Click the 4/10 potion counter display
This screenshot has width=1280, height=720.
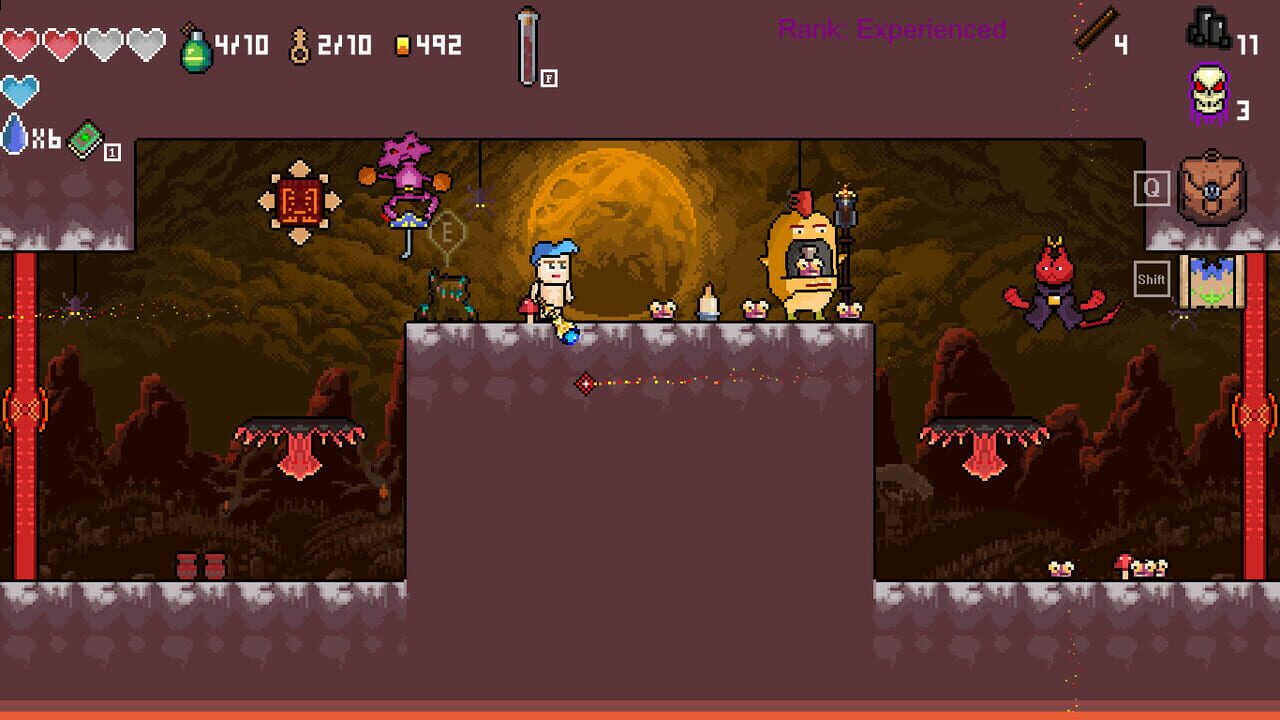pyautogui.click(x=238, y=40)
